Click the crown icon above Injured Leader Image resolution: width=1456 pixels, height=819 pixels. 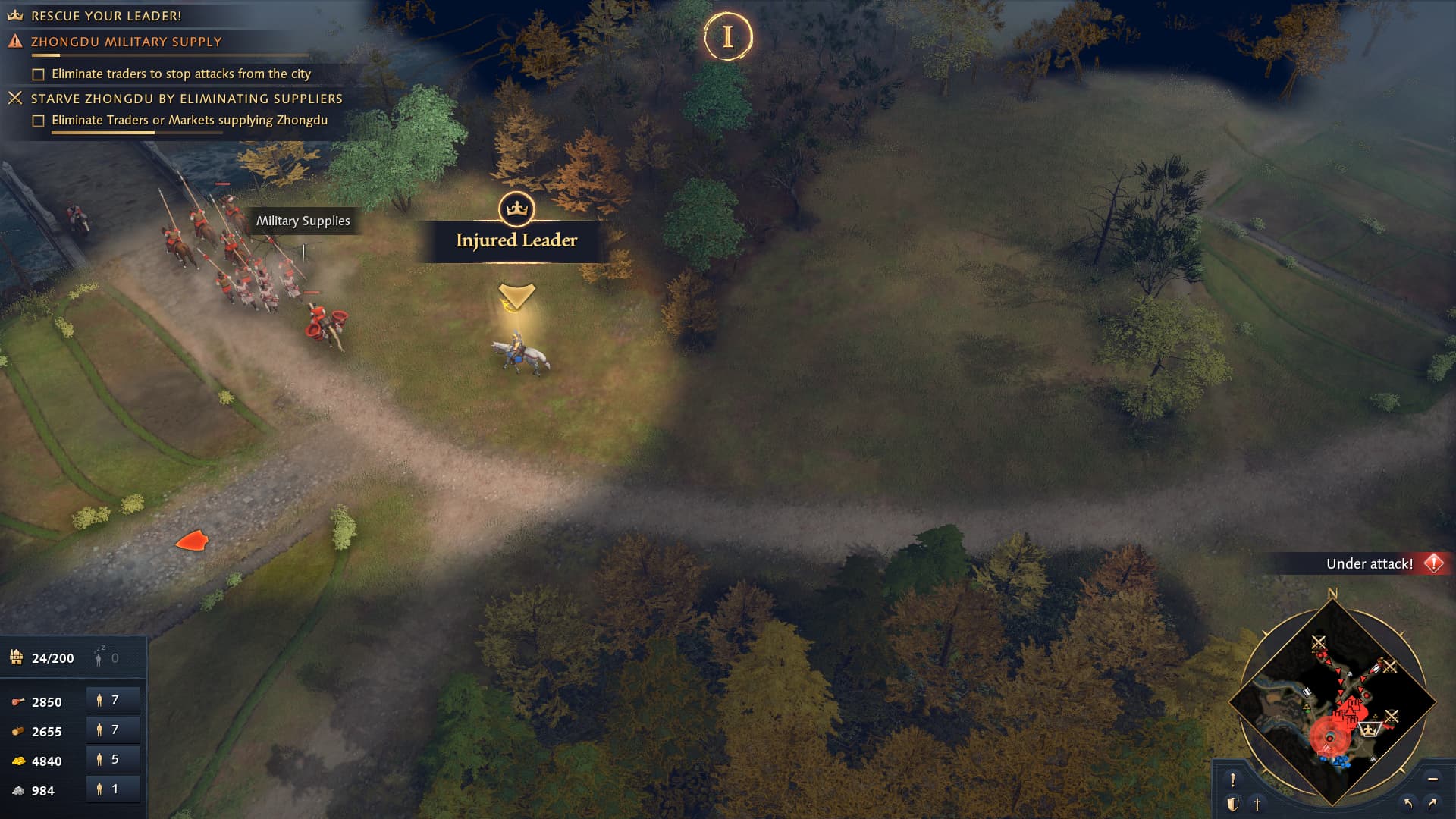pos(515,211)
